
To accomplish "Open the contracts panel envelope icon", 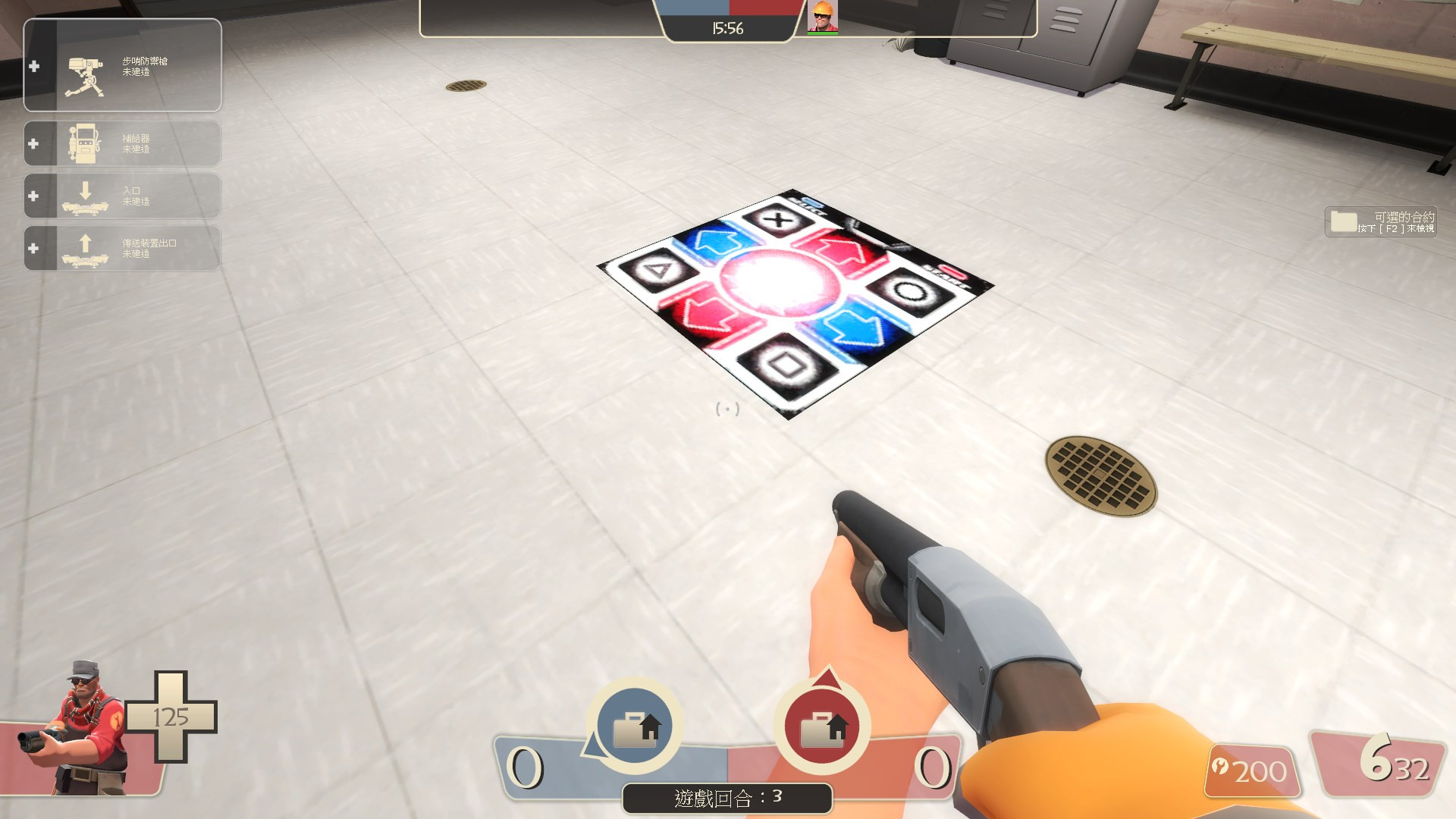I will click(x=1342, y=221).
